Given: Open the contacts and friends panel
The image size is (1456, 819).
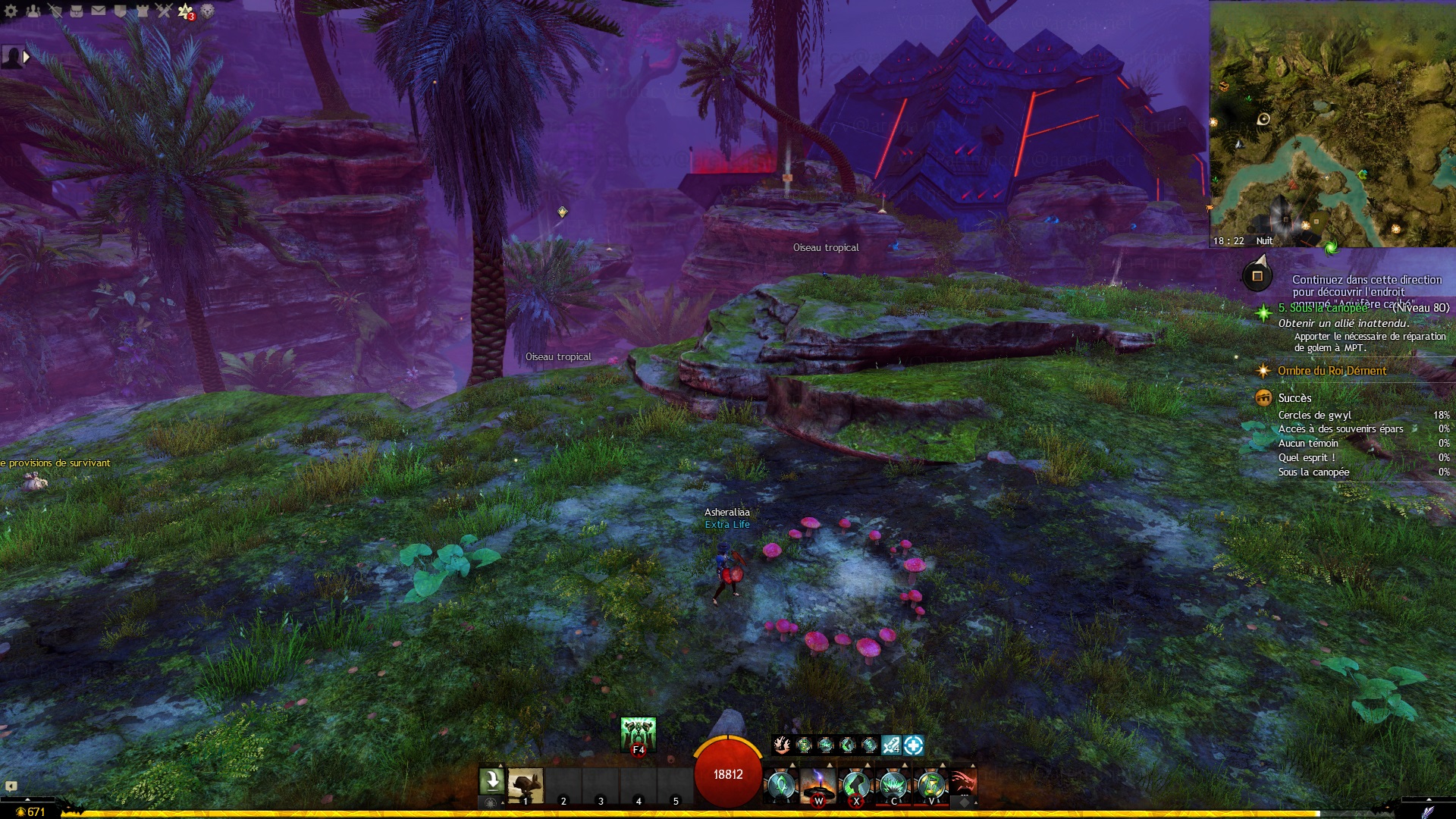Looking at the screenshot, I should (33, 11).
